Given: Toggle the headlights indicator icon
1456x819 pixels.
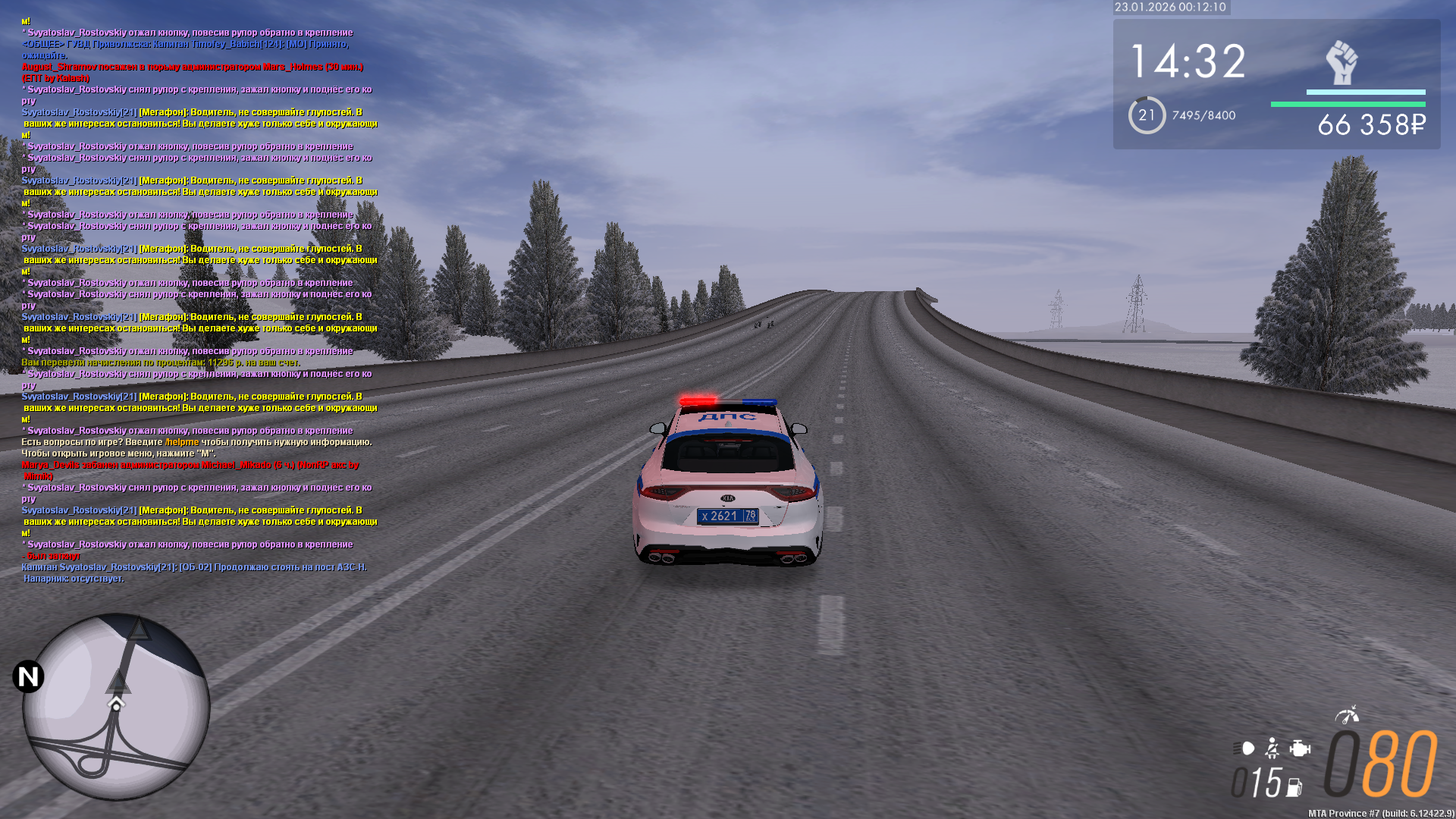Looking at the screenshot, I should click(1244, 748).
